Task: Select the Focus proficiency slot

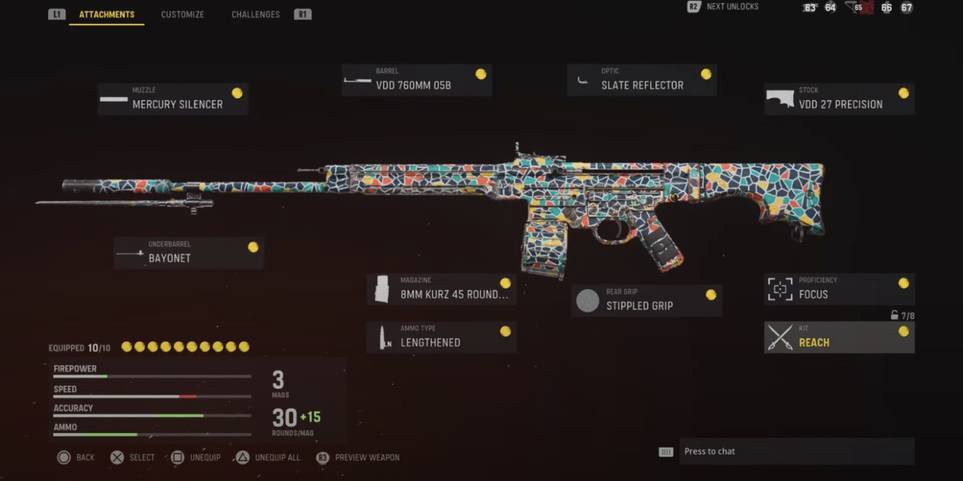Action: [839, 289]
